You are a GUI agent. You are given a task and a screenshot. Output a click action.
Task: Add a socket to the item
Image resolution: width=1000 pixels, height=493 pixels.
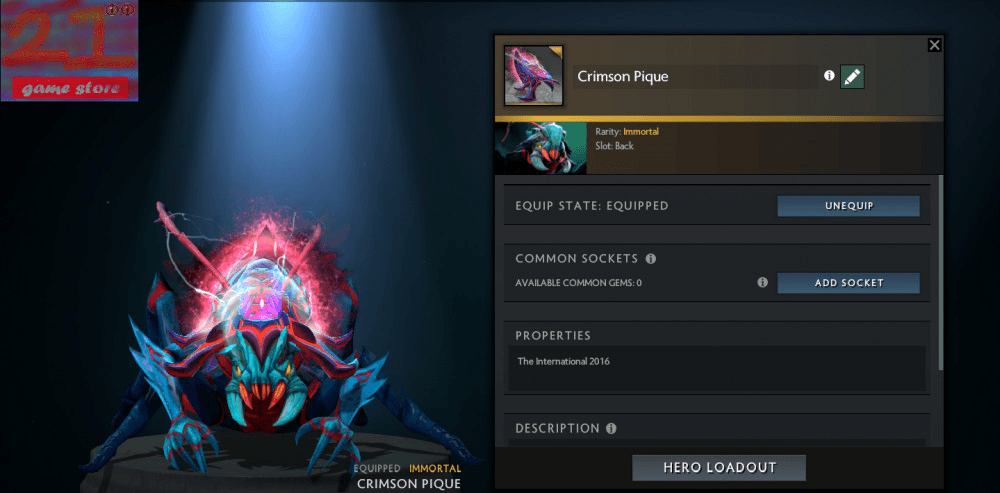[848, 283]
